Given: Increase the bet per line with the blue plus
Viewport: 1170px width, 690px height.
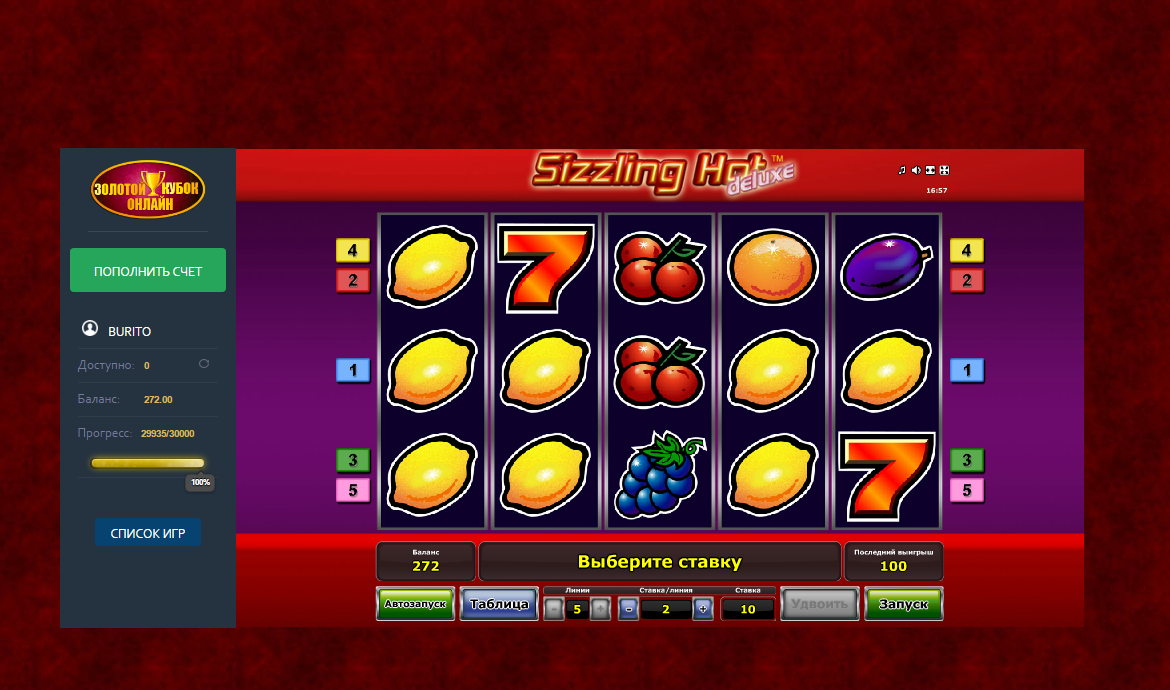Looking at the screenshot, I should pyautogui.click(x=703, y=608).
